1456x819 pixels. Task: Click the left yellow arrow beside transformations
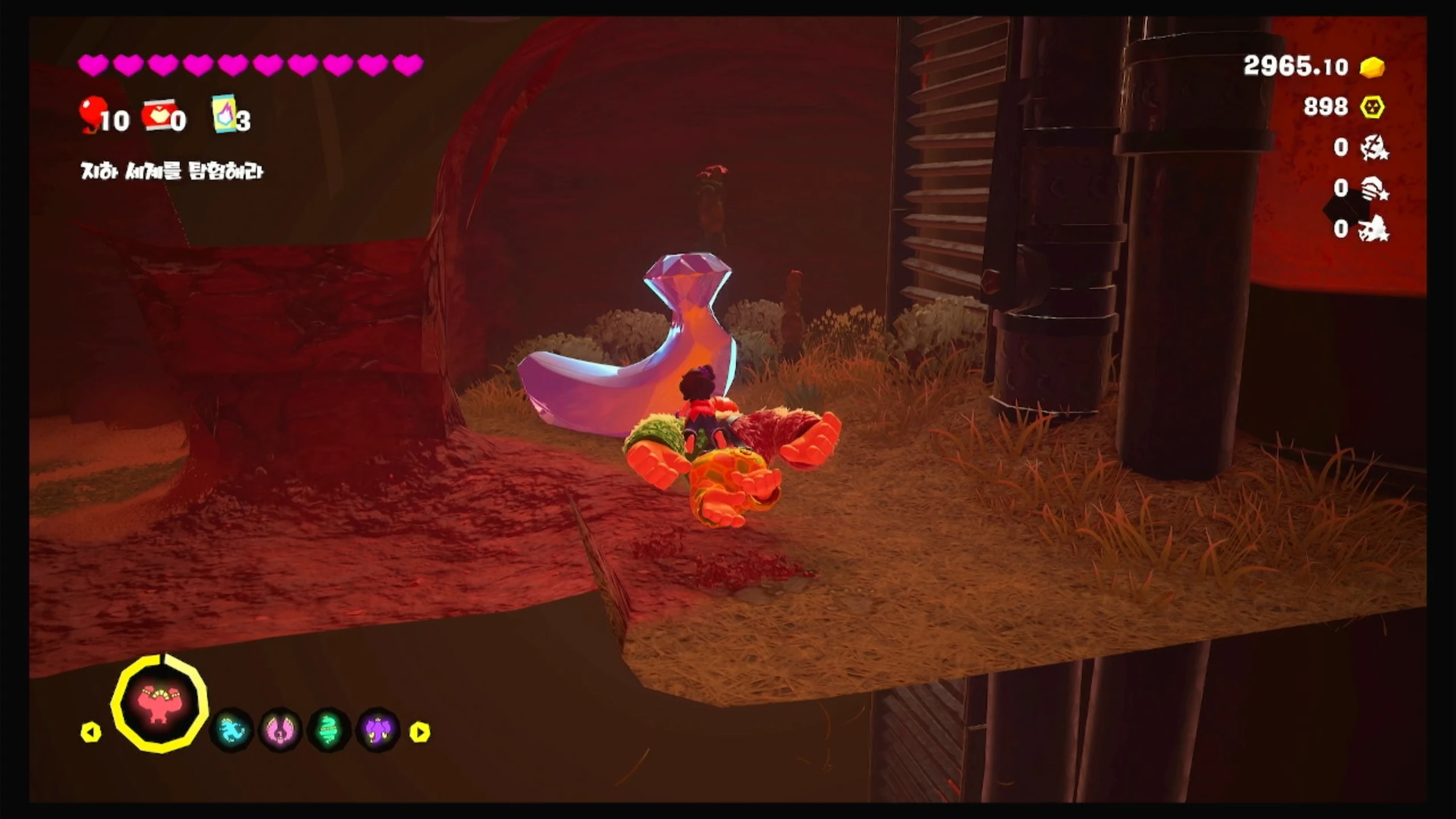point(91,732)
